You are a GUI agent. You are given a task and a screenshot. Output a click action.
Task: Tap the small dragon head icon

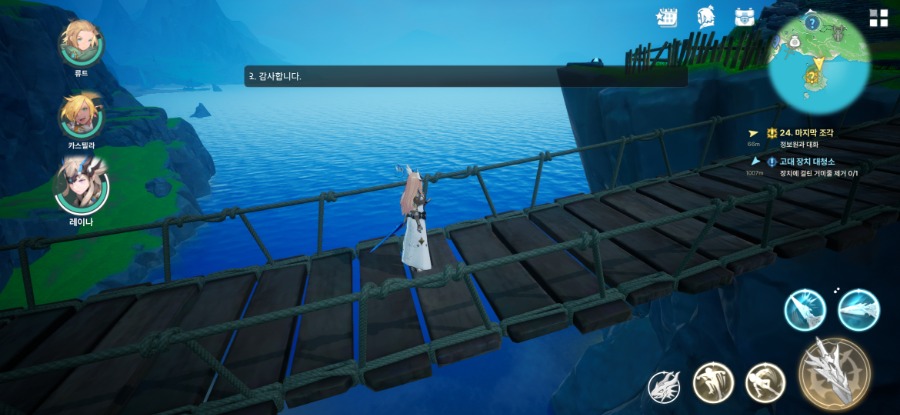(x=665, y=384)
